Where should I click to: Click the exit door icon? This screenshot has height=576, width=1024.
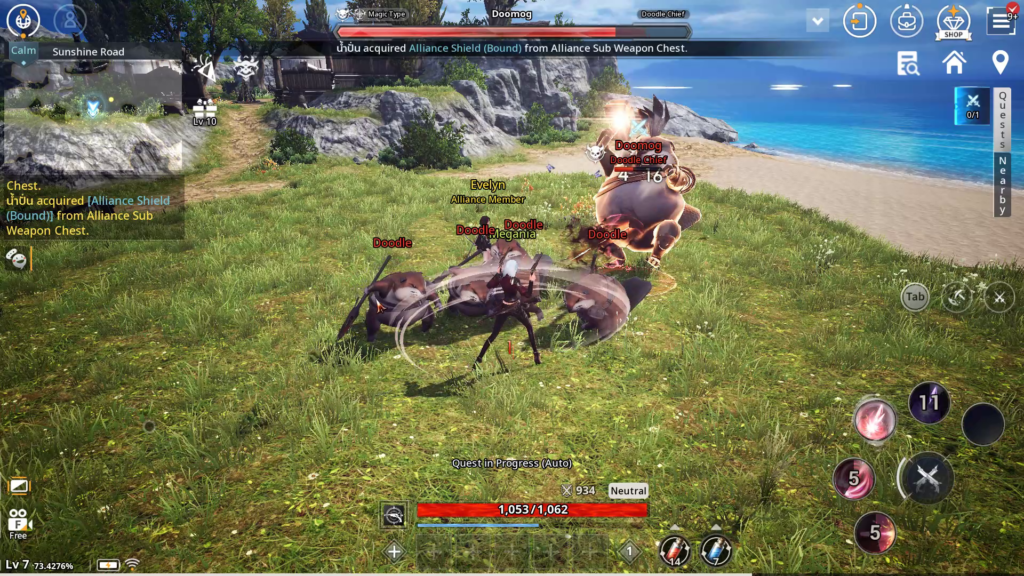point(860,21)
